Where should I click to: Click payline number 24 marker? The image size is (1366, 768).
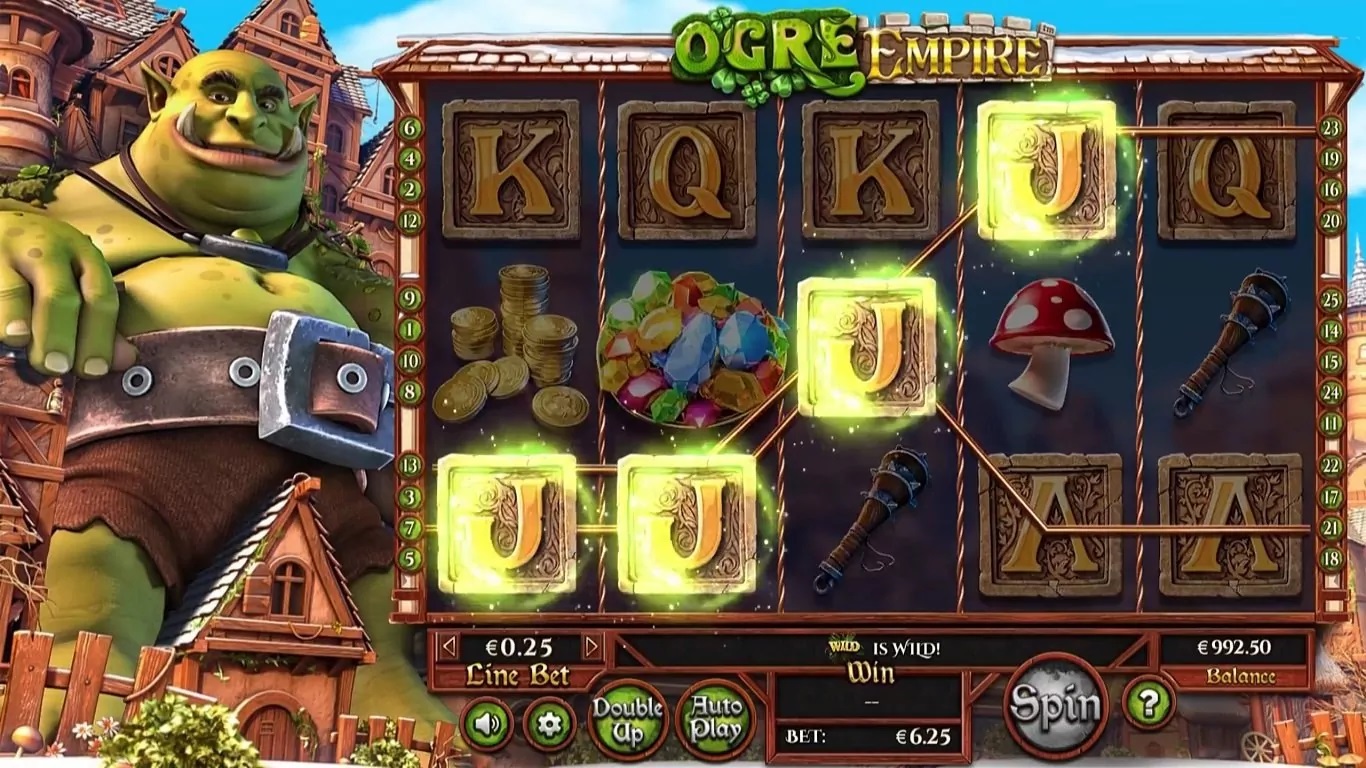point(1330,392)
